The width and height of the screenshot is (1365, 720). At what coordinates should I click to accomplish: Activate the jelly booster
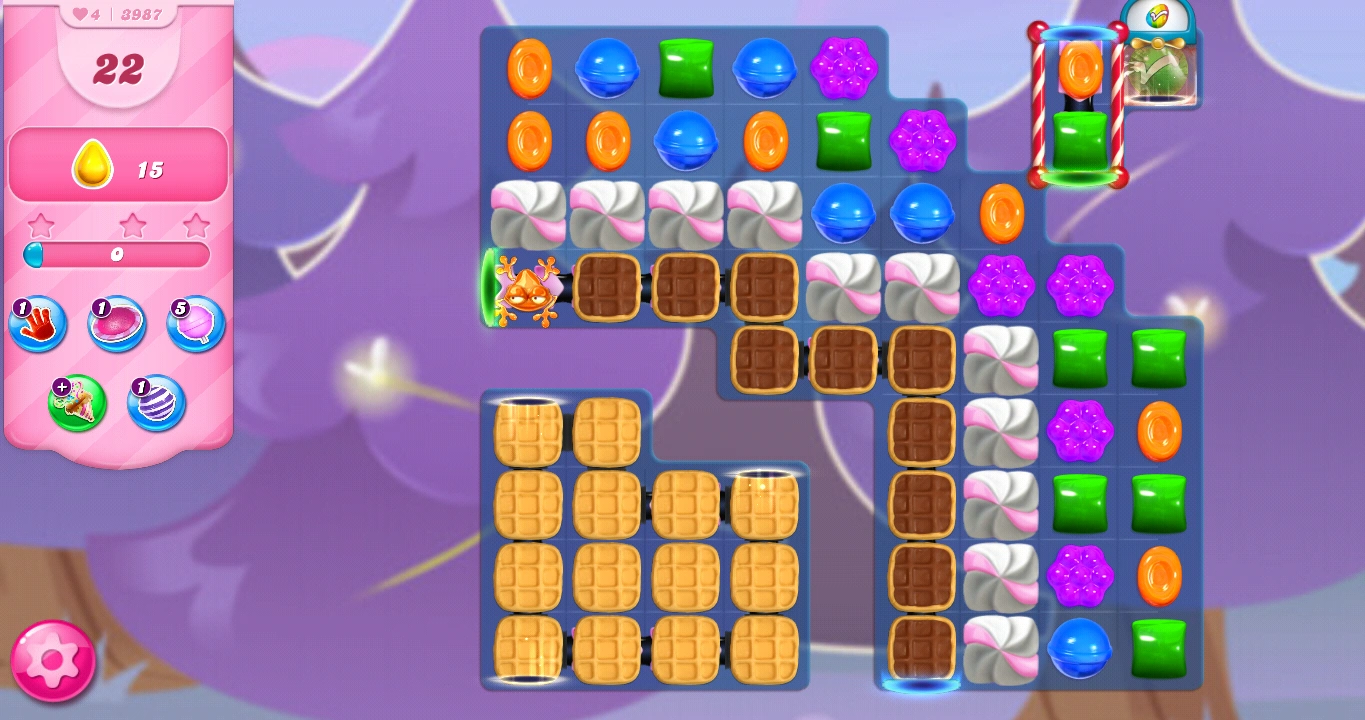point(117,325)
